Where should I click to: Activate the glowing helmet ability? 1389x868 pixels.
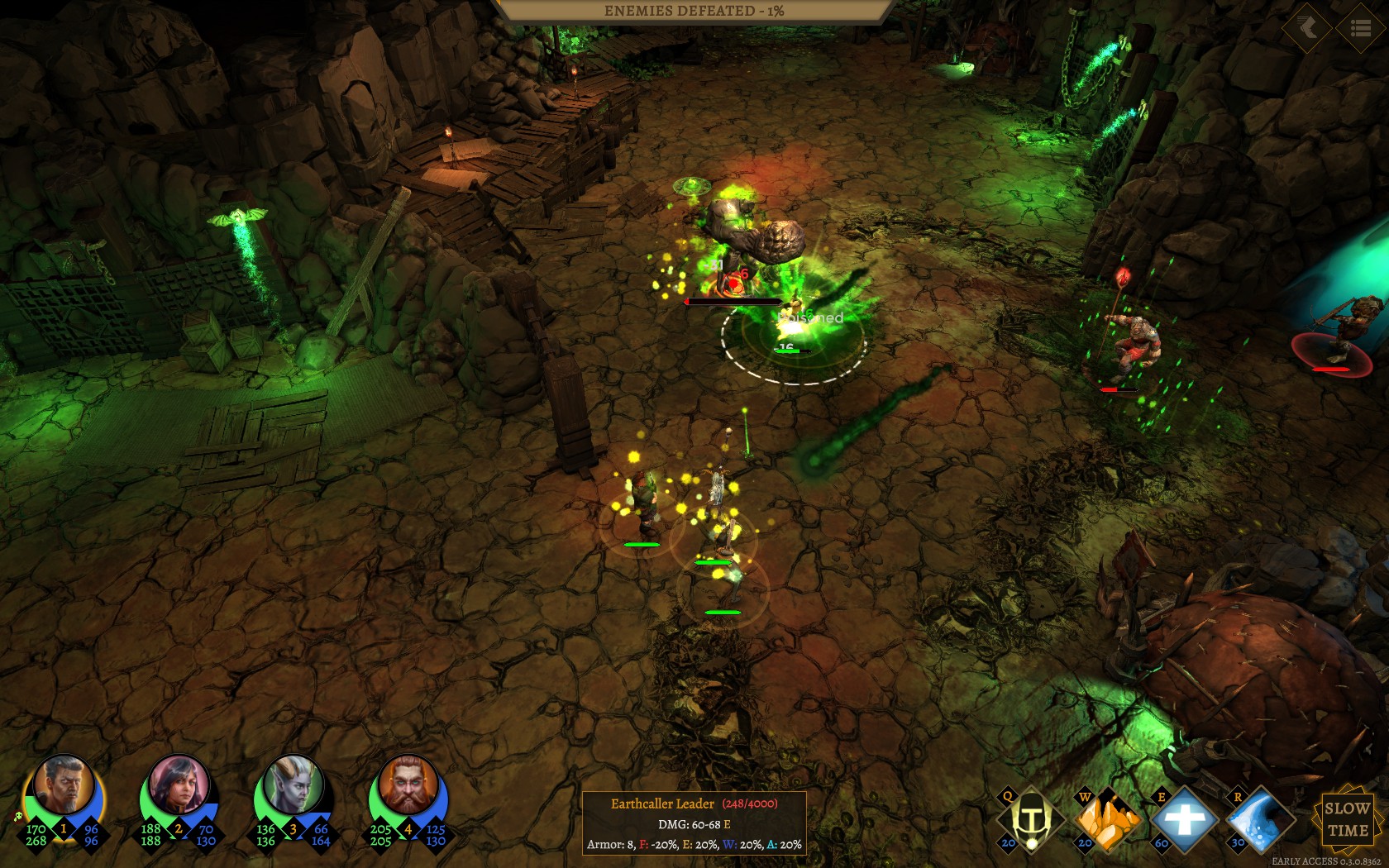[x=1031, y=819]
